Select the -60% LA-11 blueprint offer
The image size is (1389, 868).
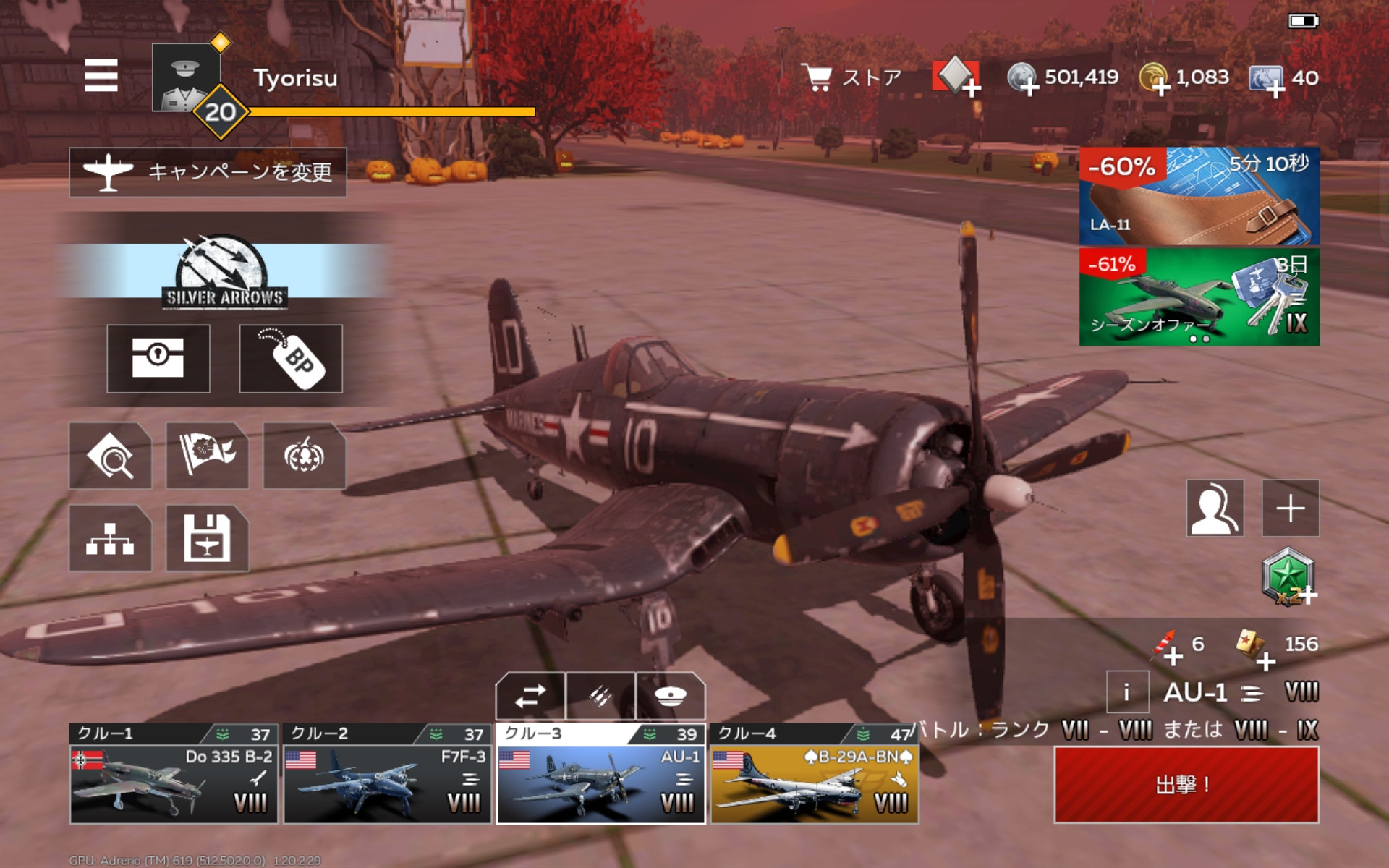pos(1199,196)
